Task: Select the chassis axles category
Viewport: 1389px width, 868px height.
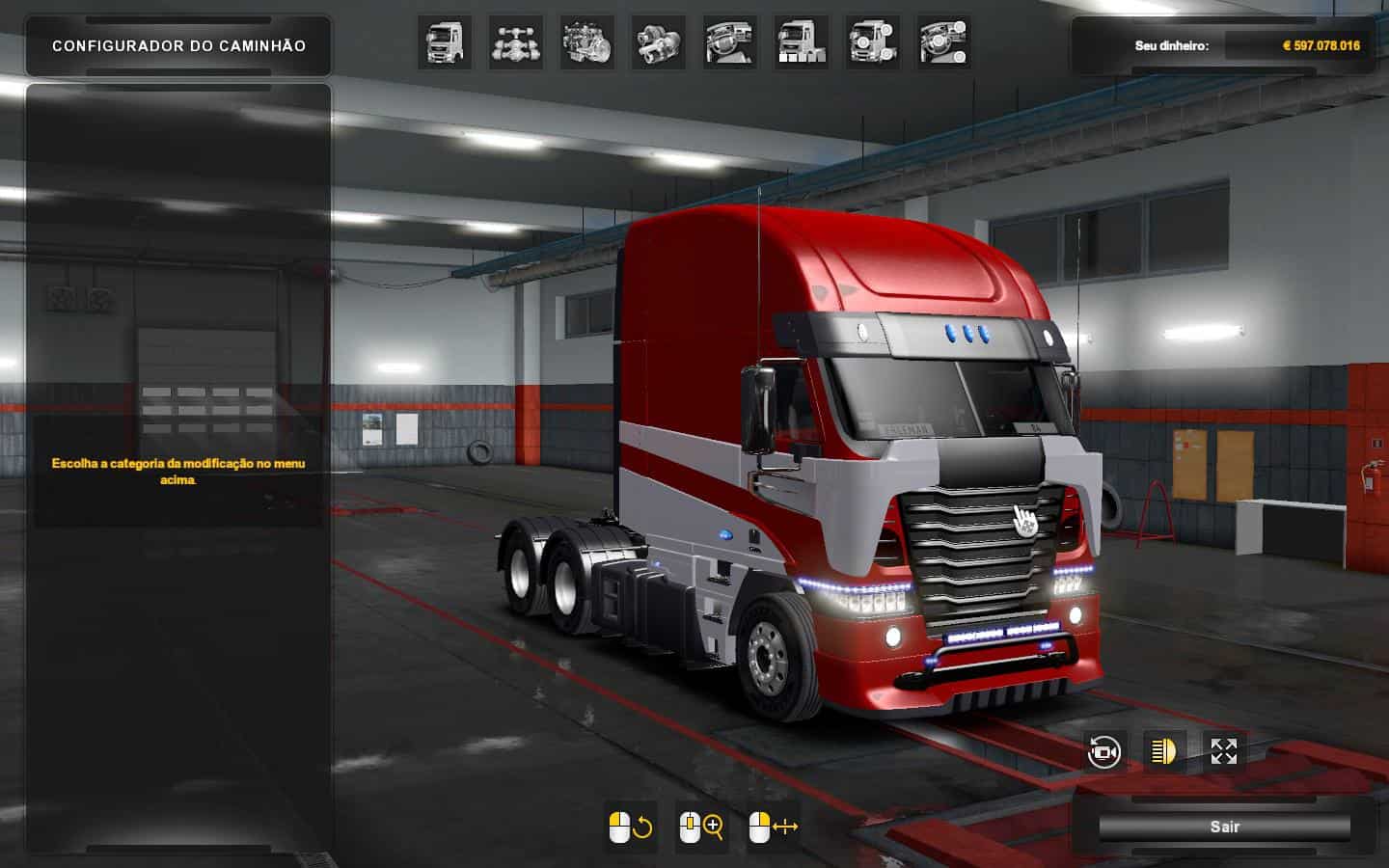Action: pyautogui.click(x=516, y=41)
